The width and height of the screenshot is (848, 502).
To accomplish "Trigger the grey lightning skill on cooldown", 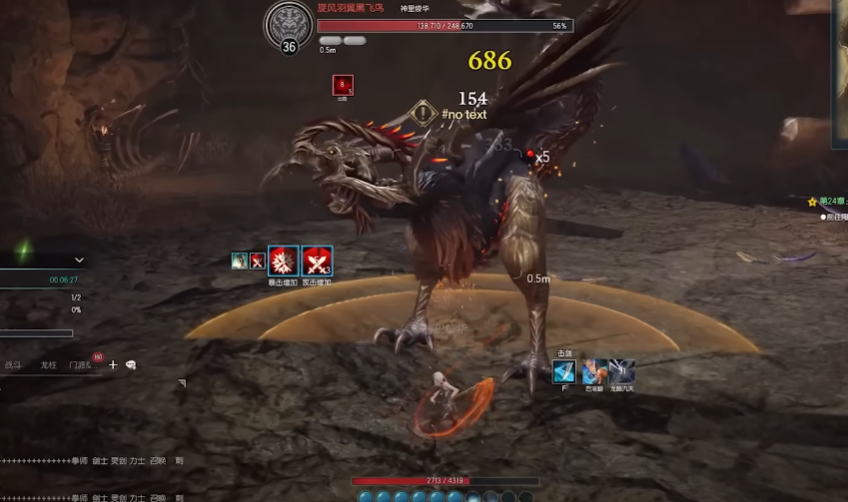I will point(622,372).
